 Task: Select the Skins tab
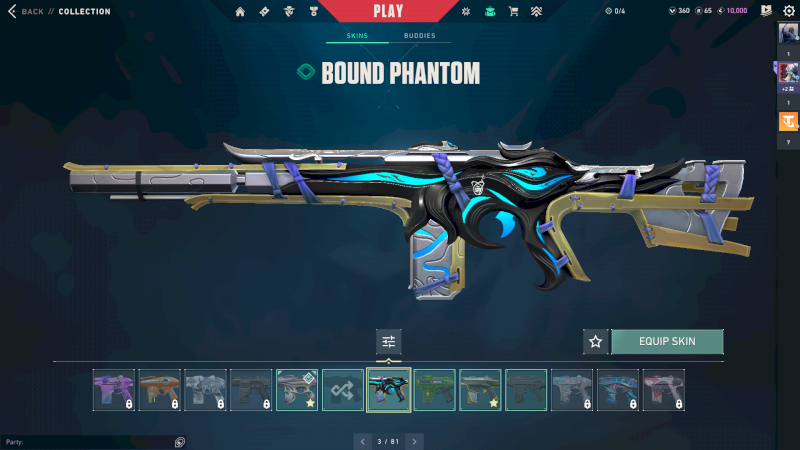[x=357, y=36]
